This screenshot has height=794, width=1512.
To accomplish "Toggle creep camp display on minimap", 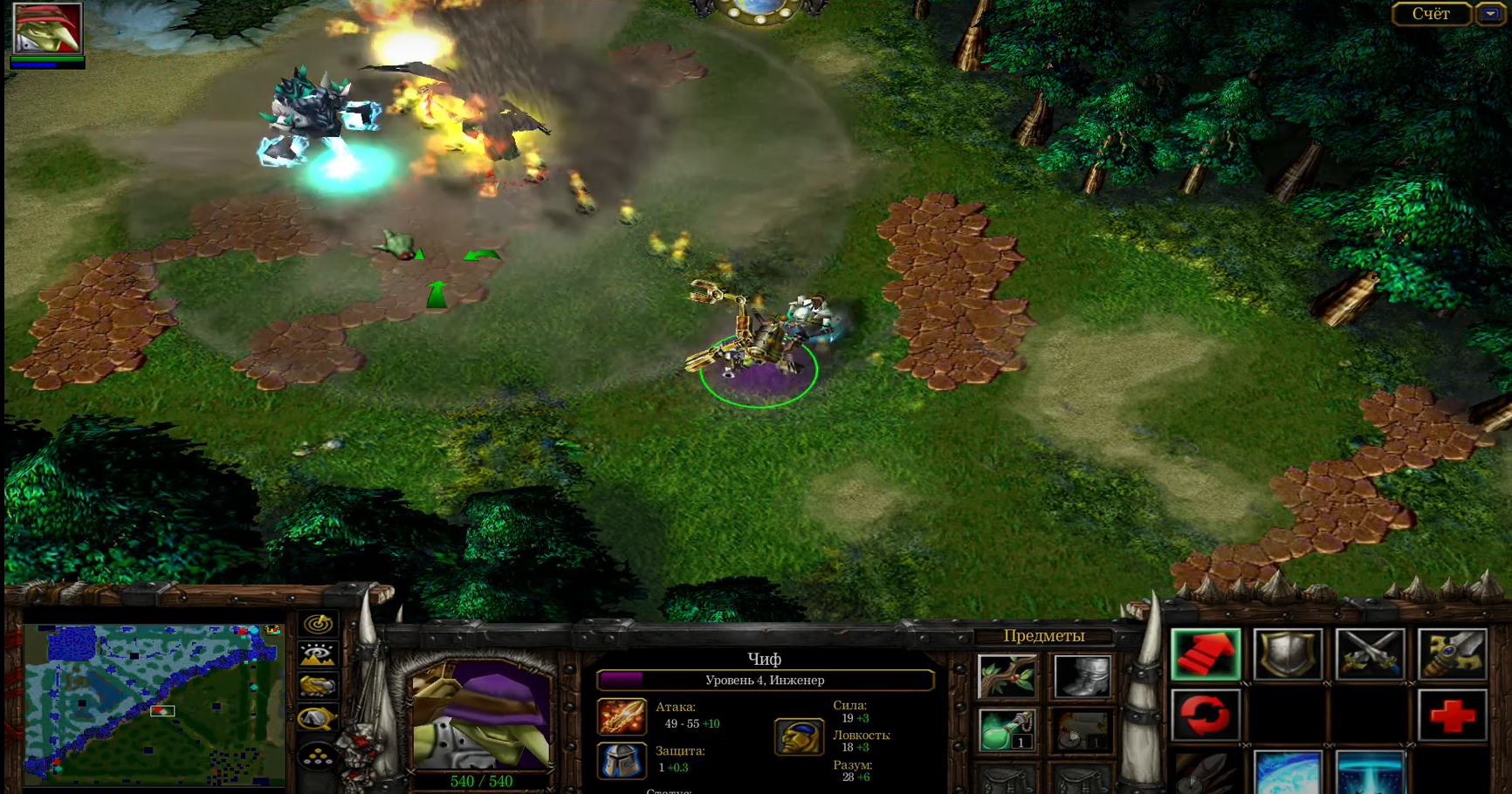I will point(318,719).
